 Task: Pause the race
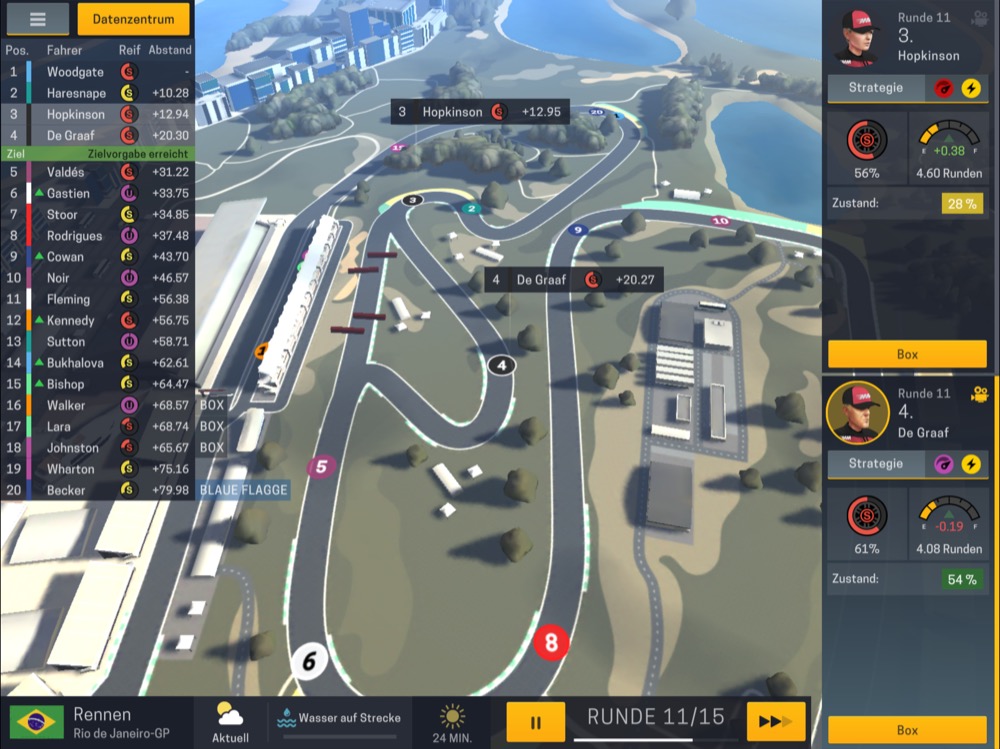coord(535,721)
